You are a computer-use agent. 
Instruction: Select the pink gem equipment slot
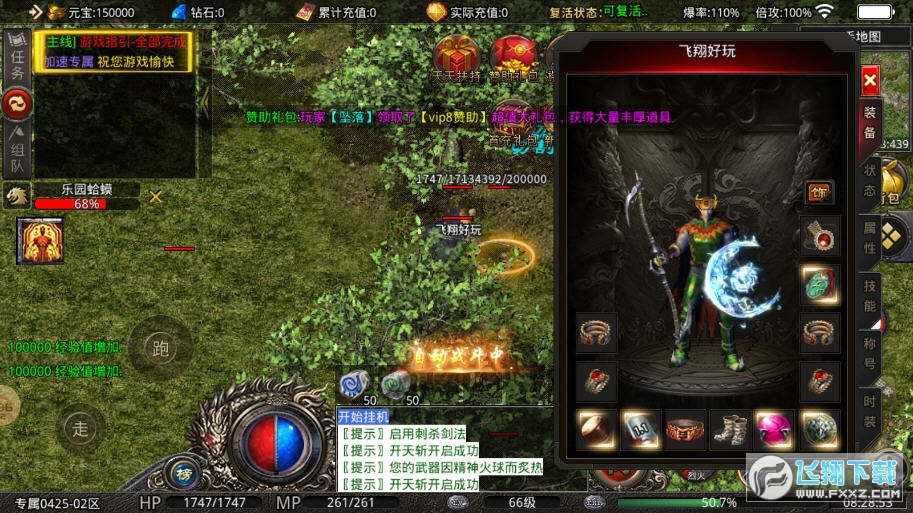click(774, 430)
